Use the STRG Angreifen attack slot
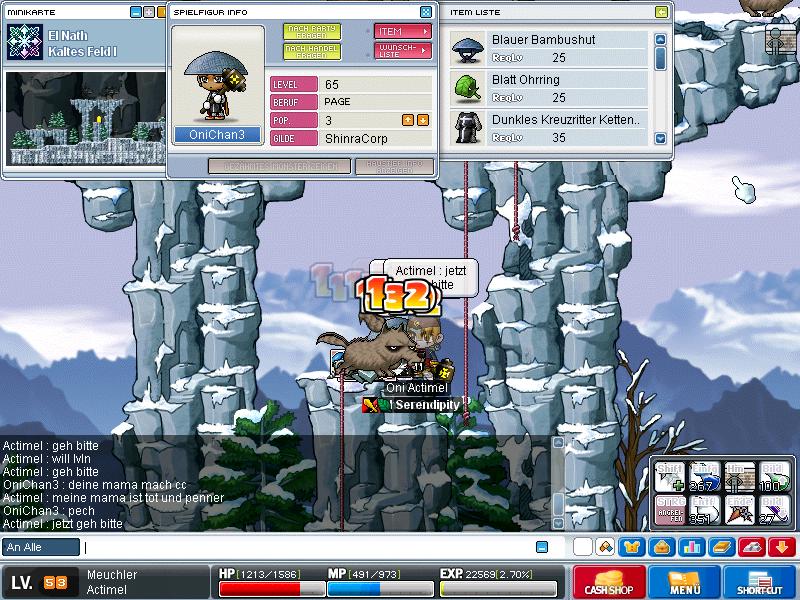 (670, 509)
